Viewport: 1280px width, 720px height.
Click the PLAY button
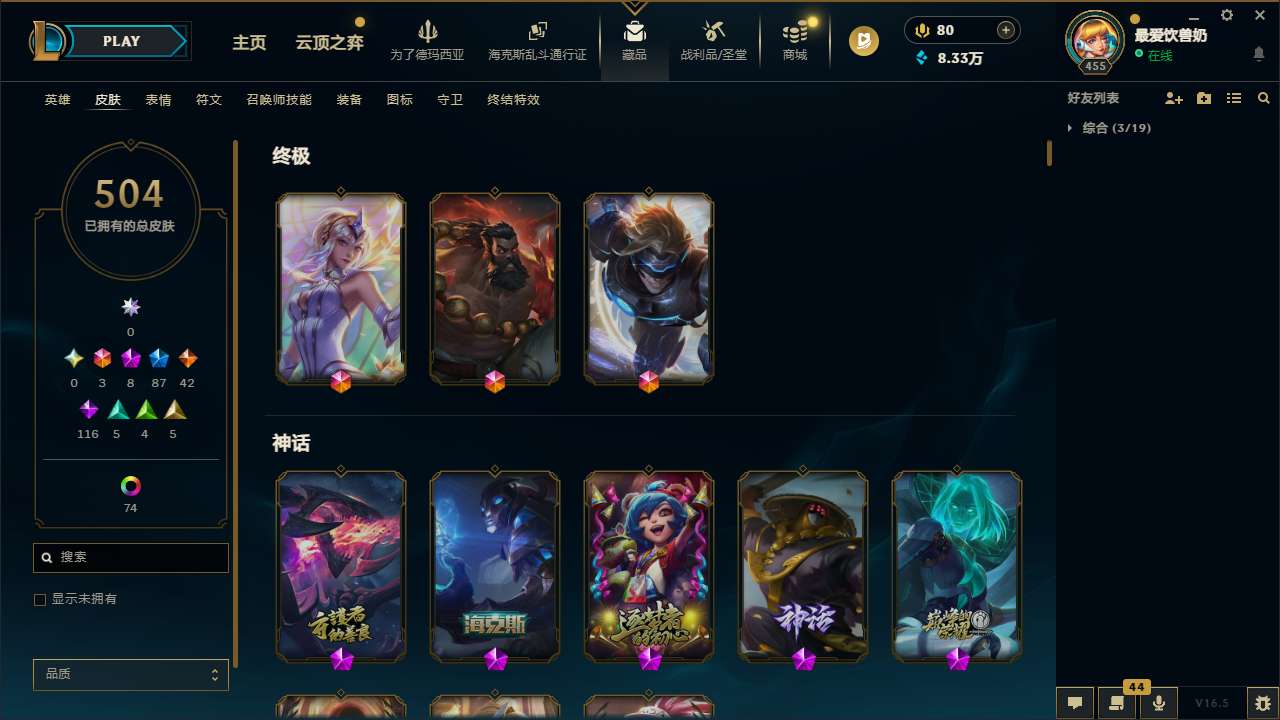(121, 41)
